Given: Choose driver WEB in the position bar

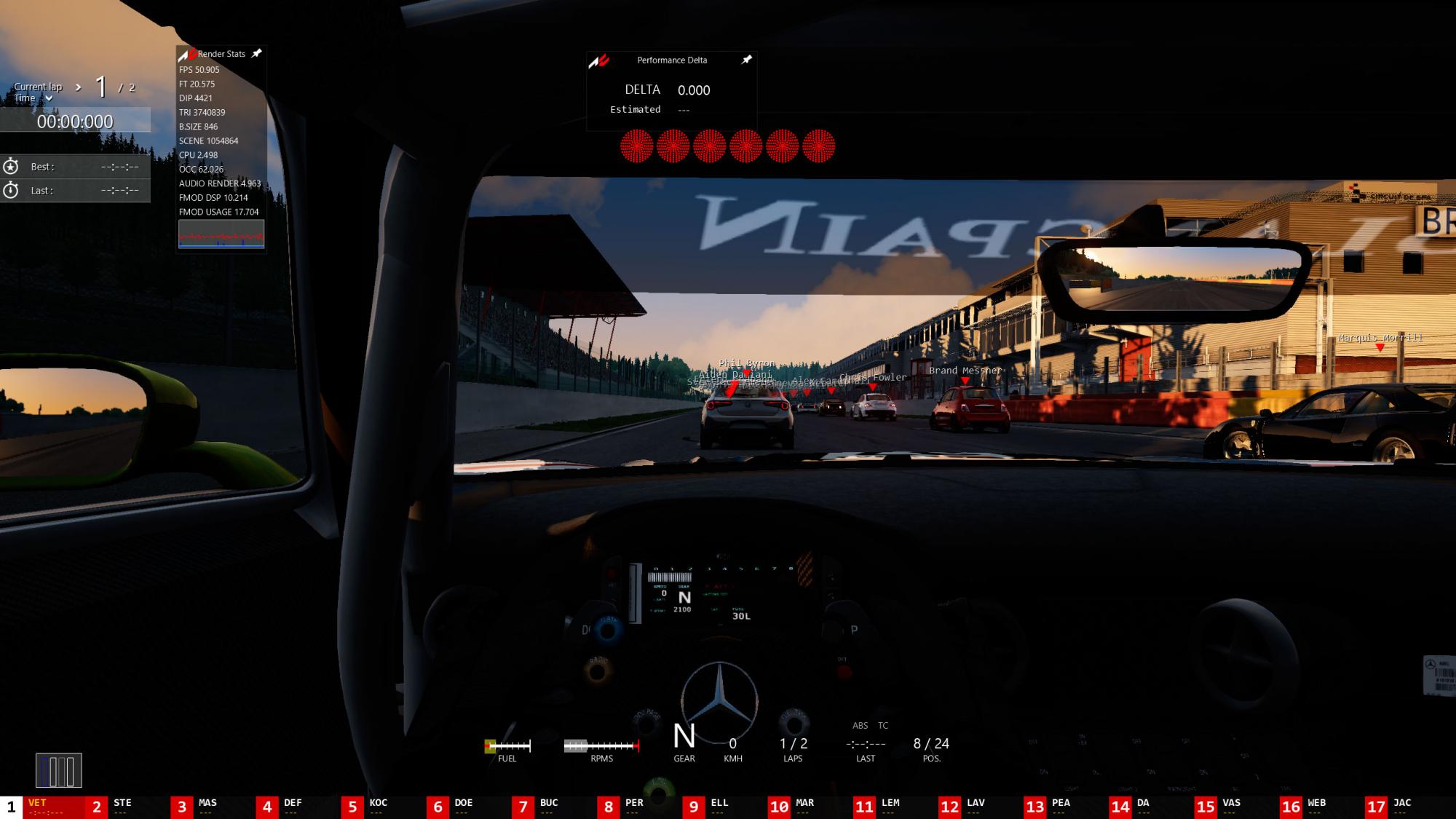Looking at the screenshot, I should (1316, 807).
